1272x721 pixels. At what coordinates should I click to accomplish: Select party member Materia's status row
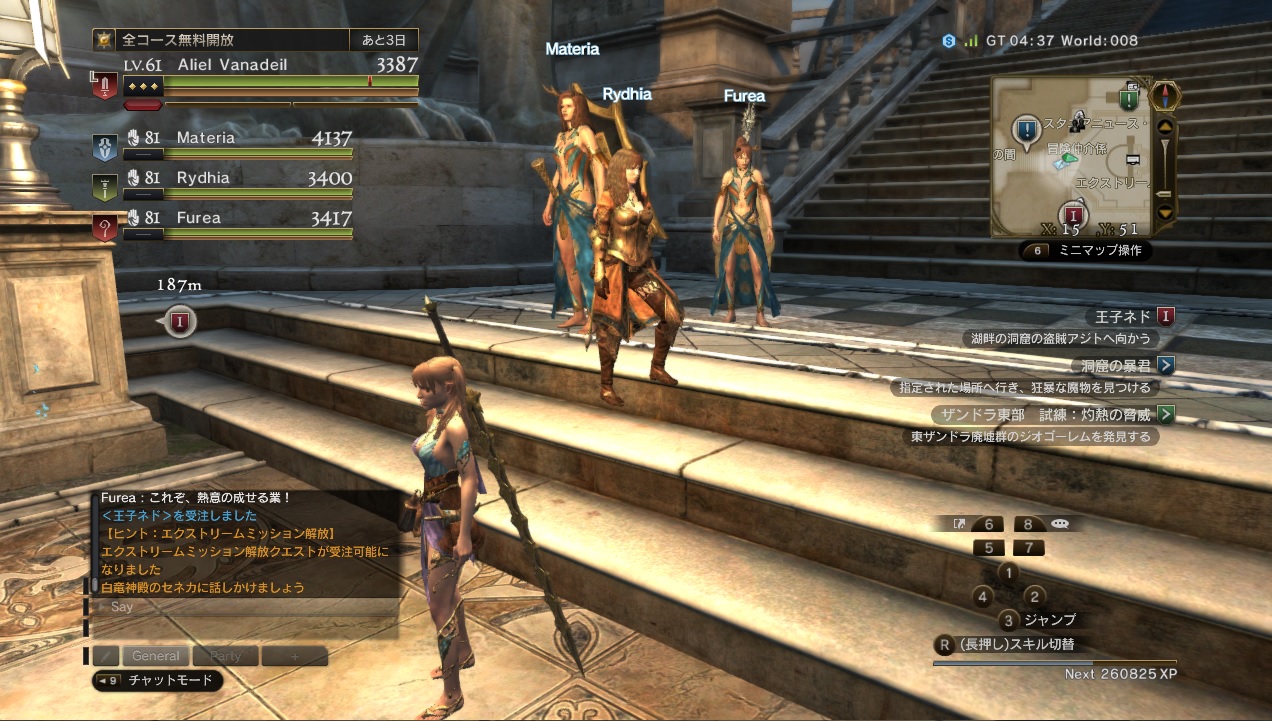pyautogui.click(x=237, y=143)
